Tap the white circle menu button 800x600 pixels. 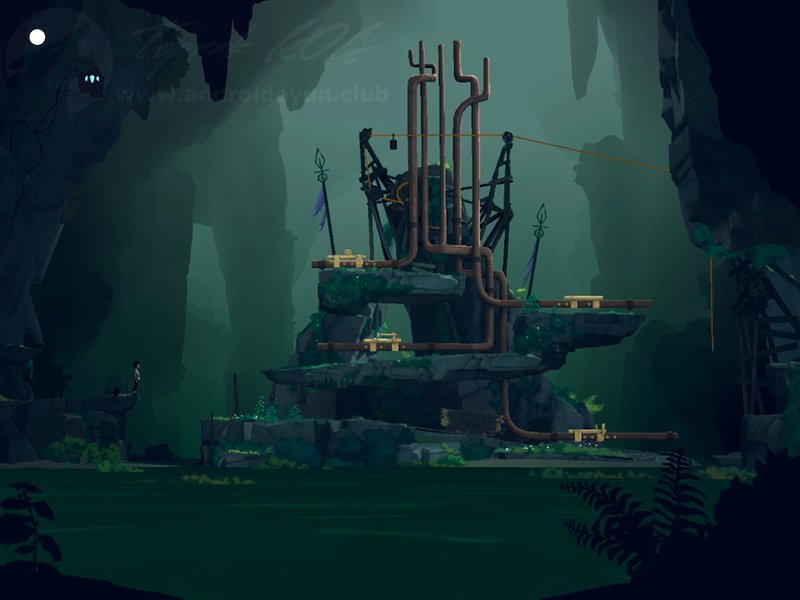(38, 37)
